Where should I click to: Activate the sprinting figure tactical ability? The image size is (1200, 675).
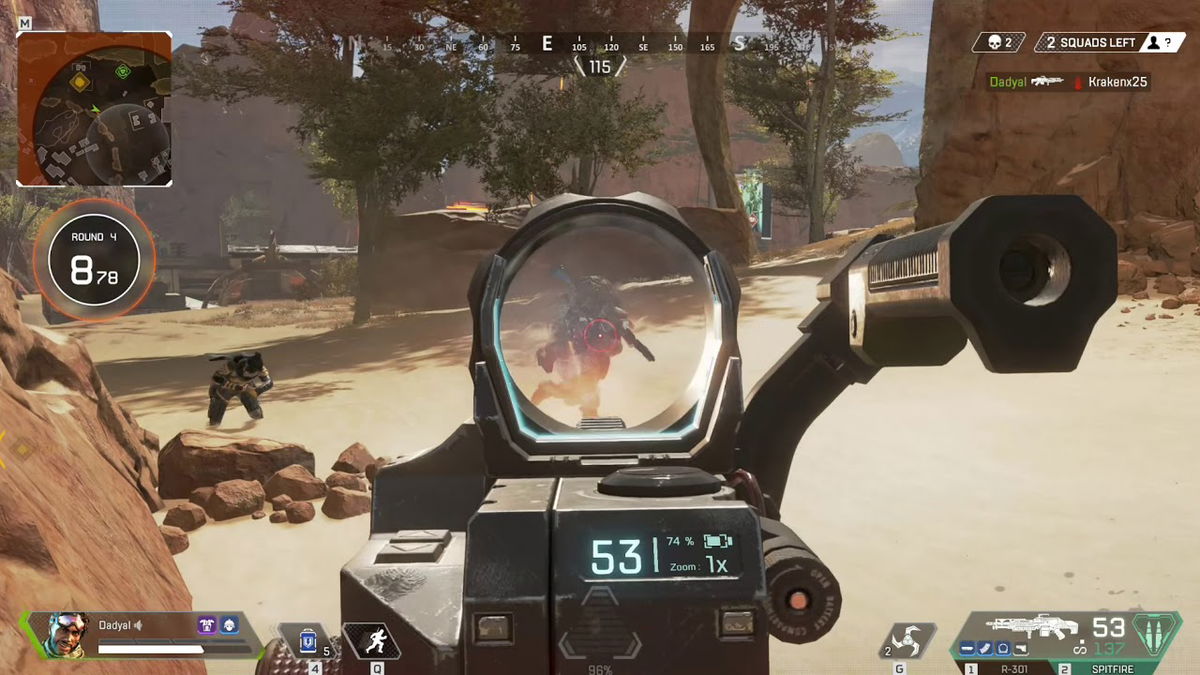pyautogui.click(x=371, y=641)
